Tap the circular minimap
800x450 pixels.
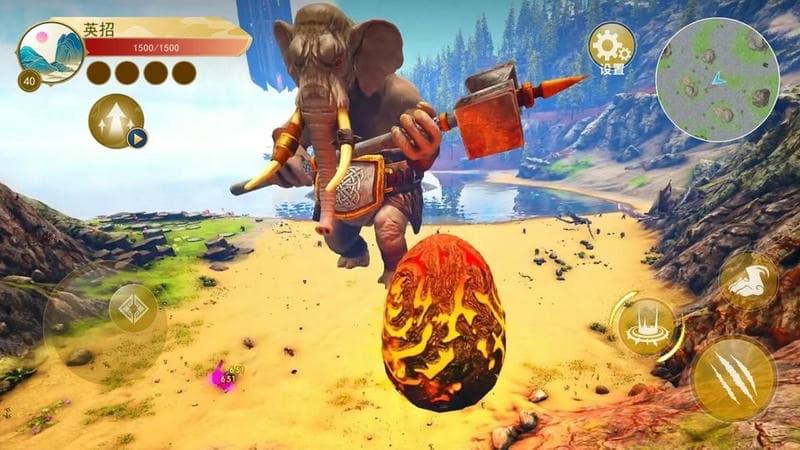coord(717,79)
